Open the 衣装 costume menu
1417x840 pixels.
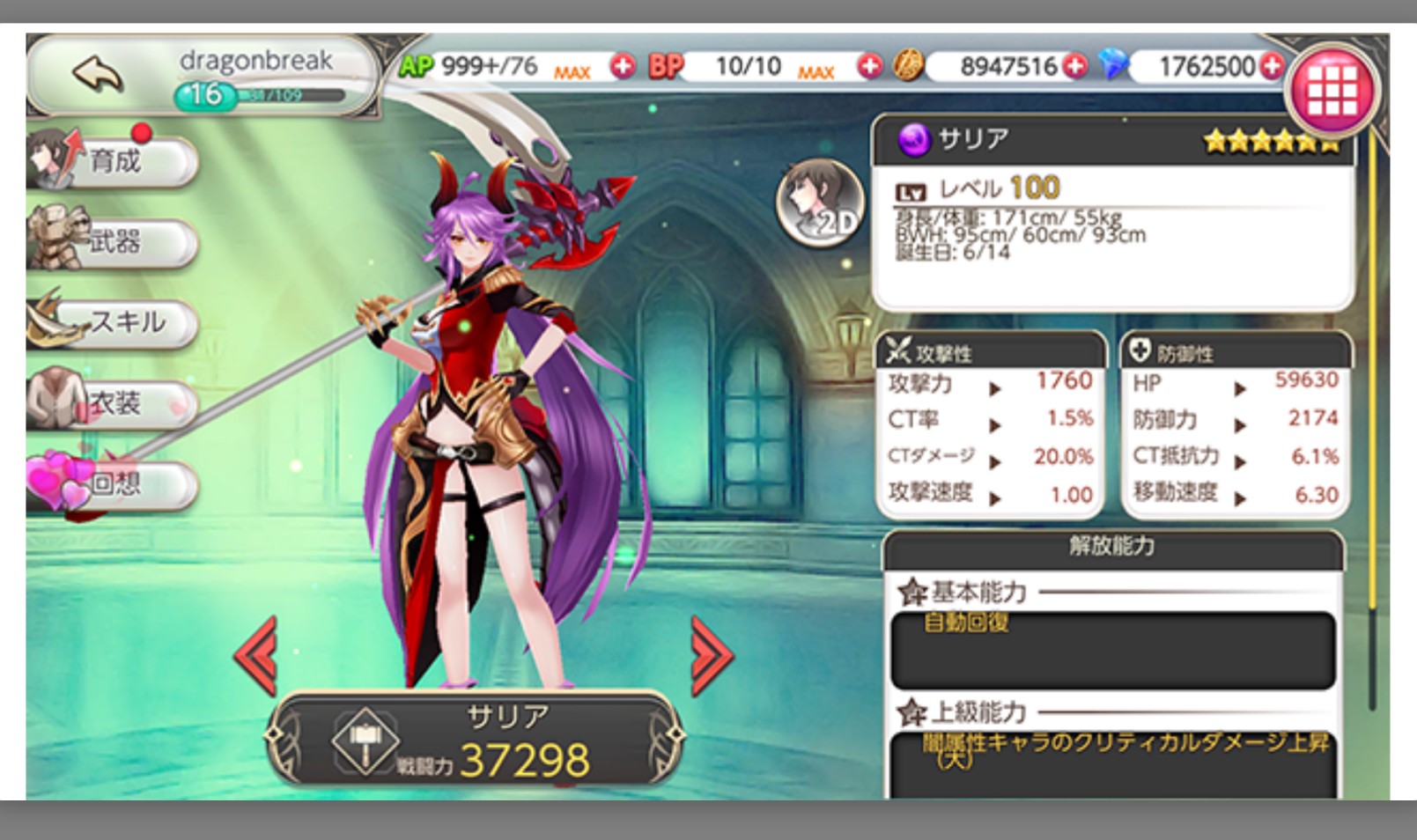[x=114, y=403]
